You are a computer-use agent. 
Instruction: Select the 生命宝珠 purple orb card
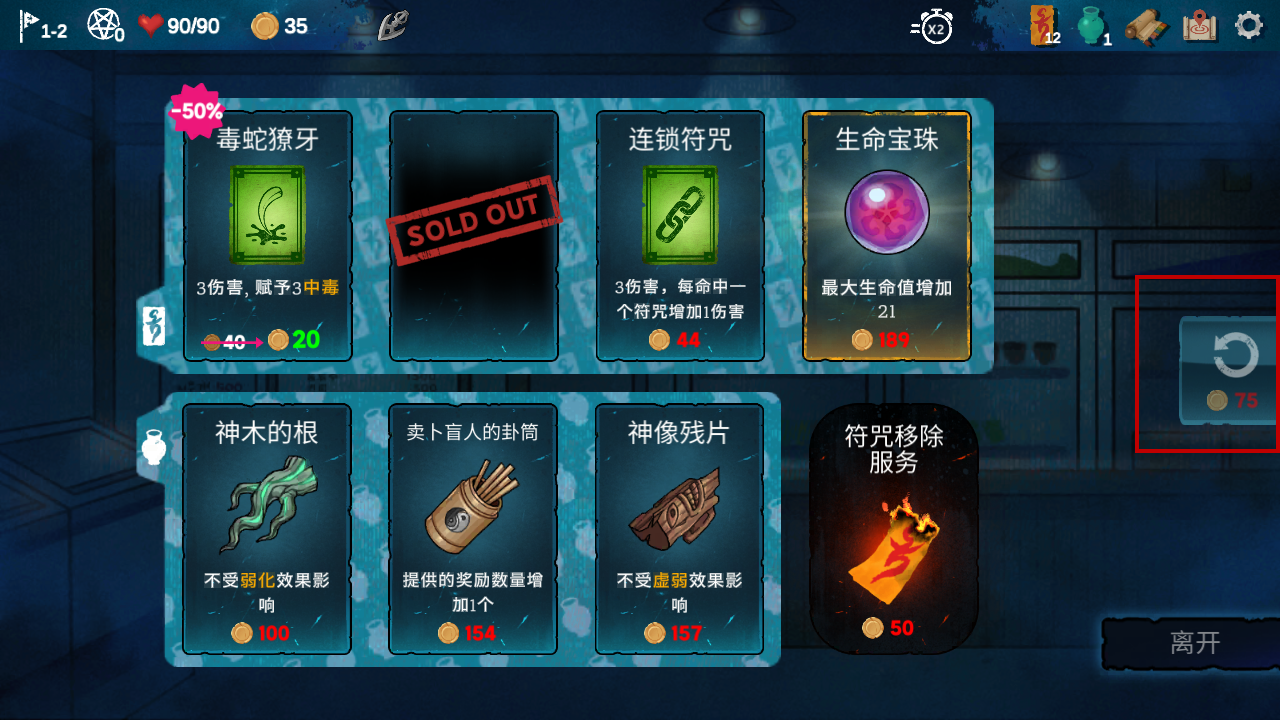pos(886,235)
